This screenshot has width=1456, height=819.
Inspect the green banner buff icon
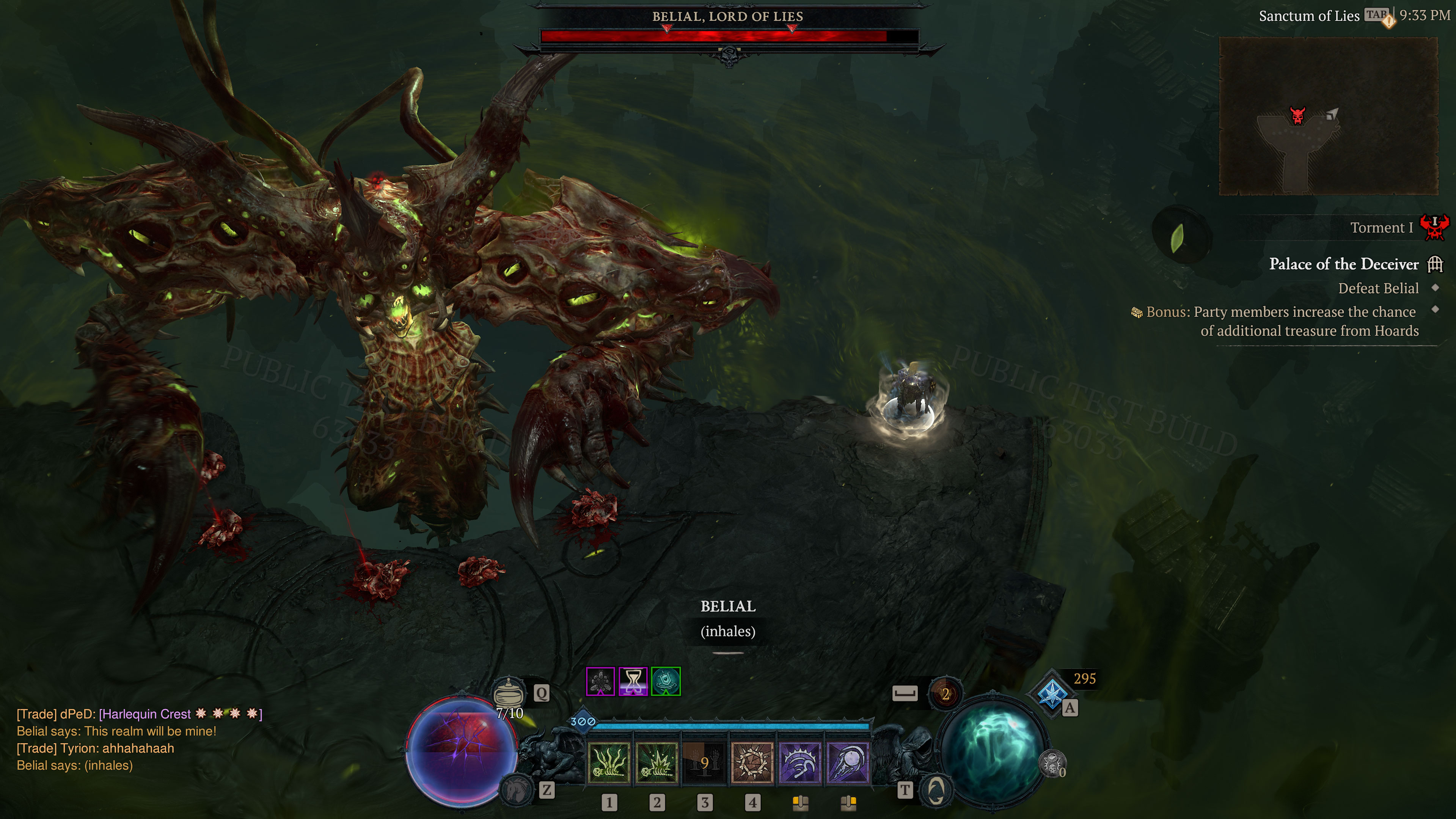tap(666, 682)
